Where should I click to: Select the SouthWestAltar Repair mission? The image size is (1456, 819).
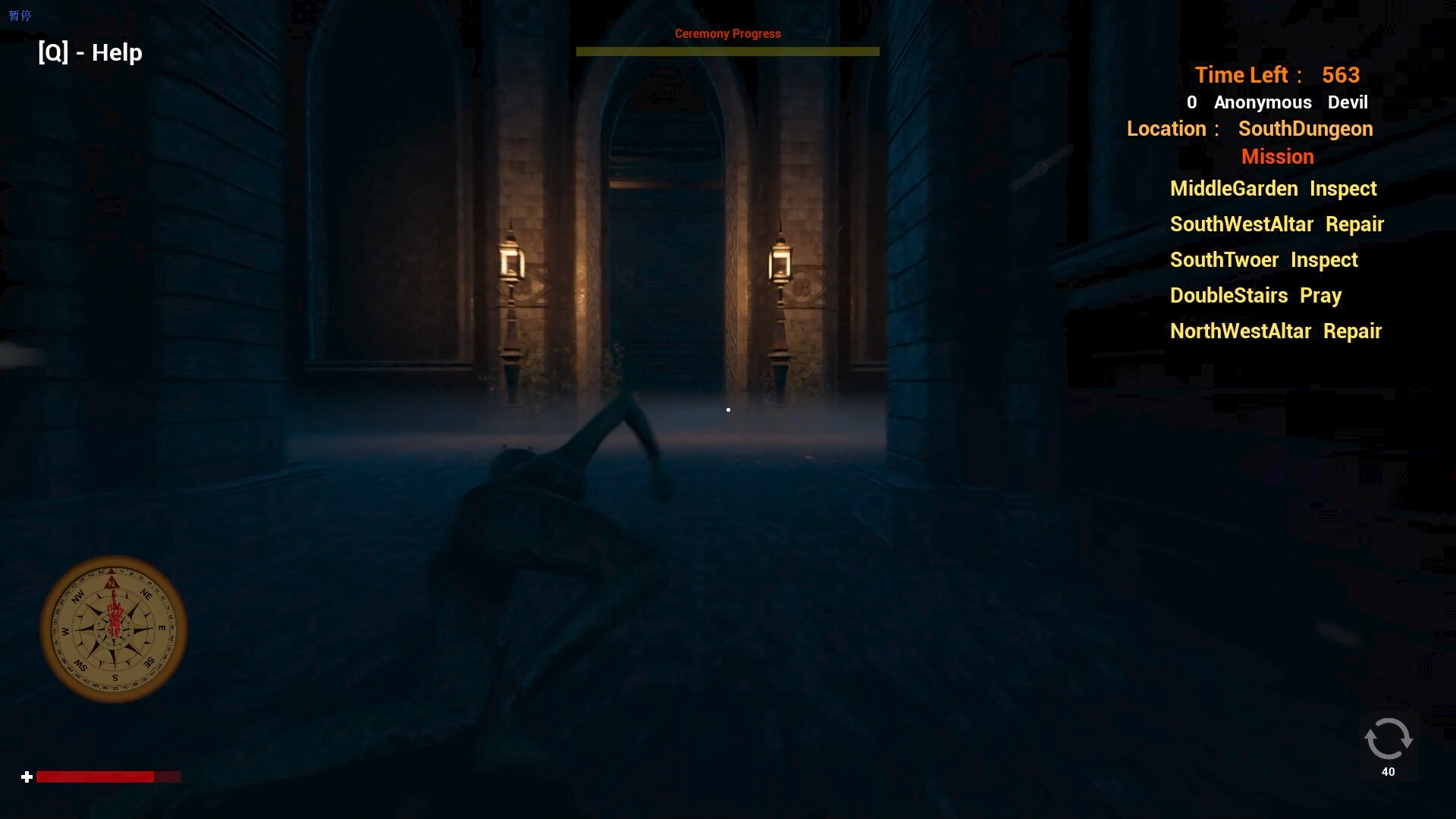coord(1277,224)
